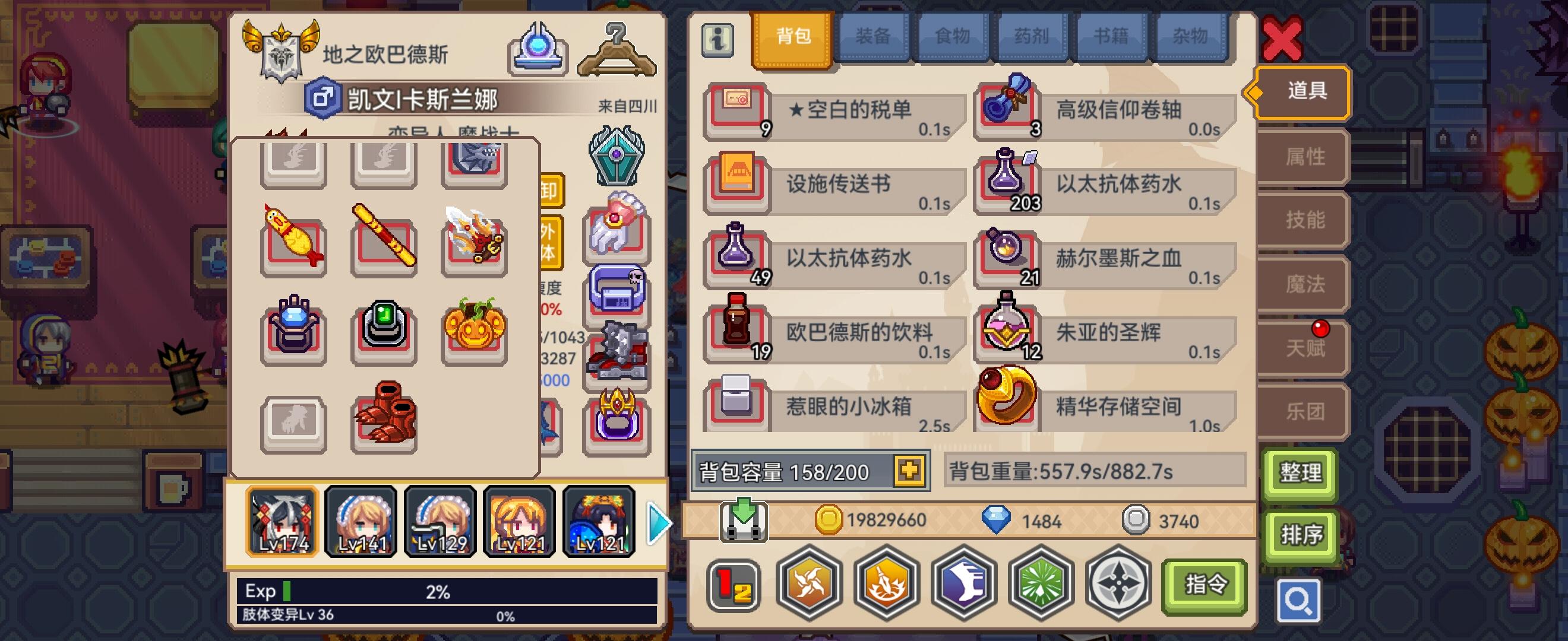Increase bag capacity via plus button
The image size is (1568, 641).
click(x=909, y=470)
